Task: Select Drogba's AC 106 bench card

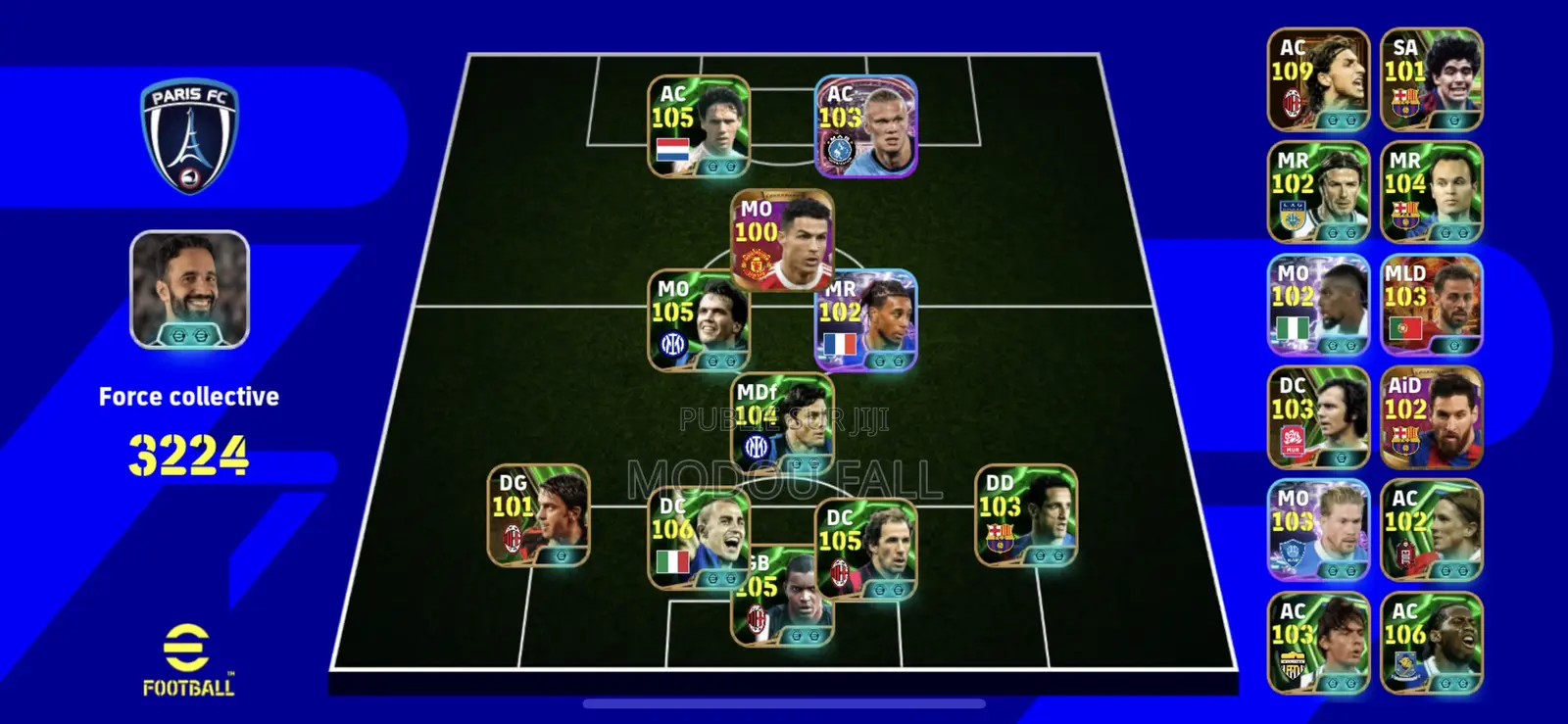Action: 1433,642
